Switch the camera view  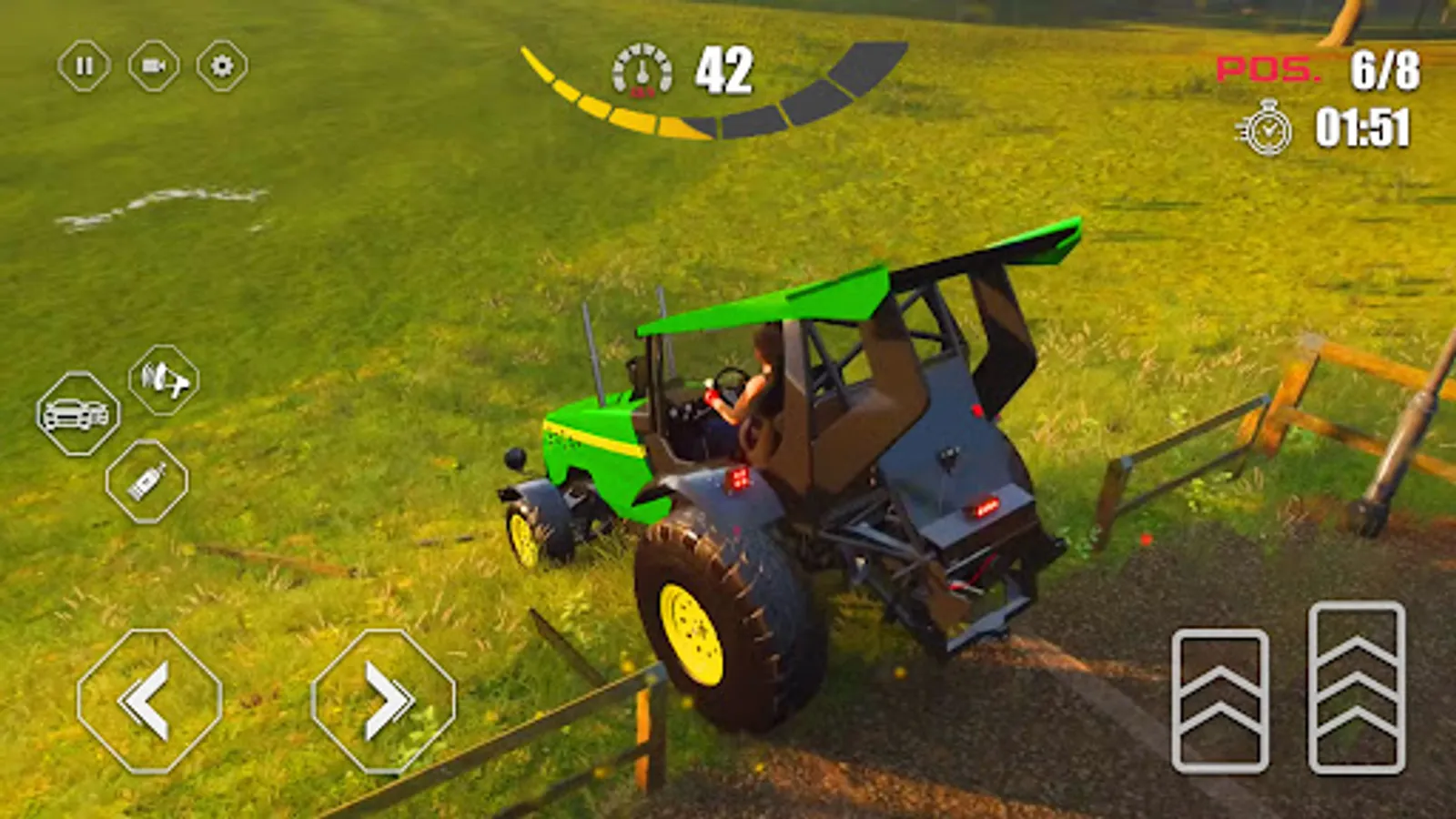[x=153, y=66]
